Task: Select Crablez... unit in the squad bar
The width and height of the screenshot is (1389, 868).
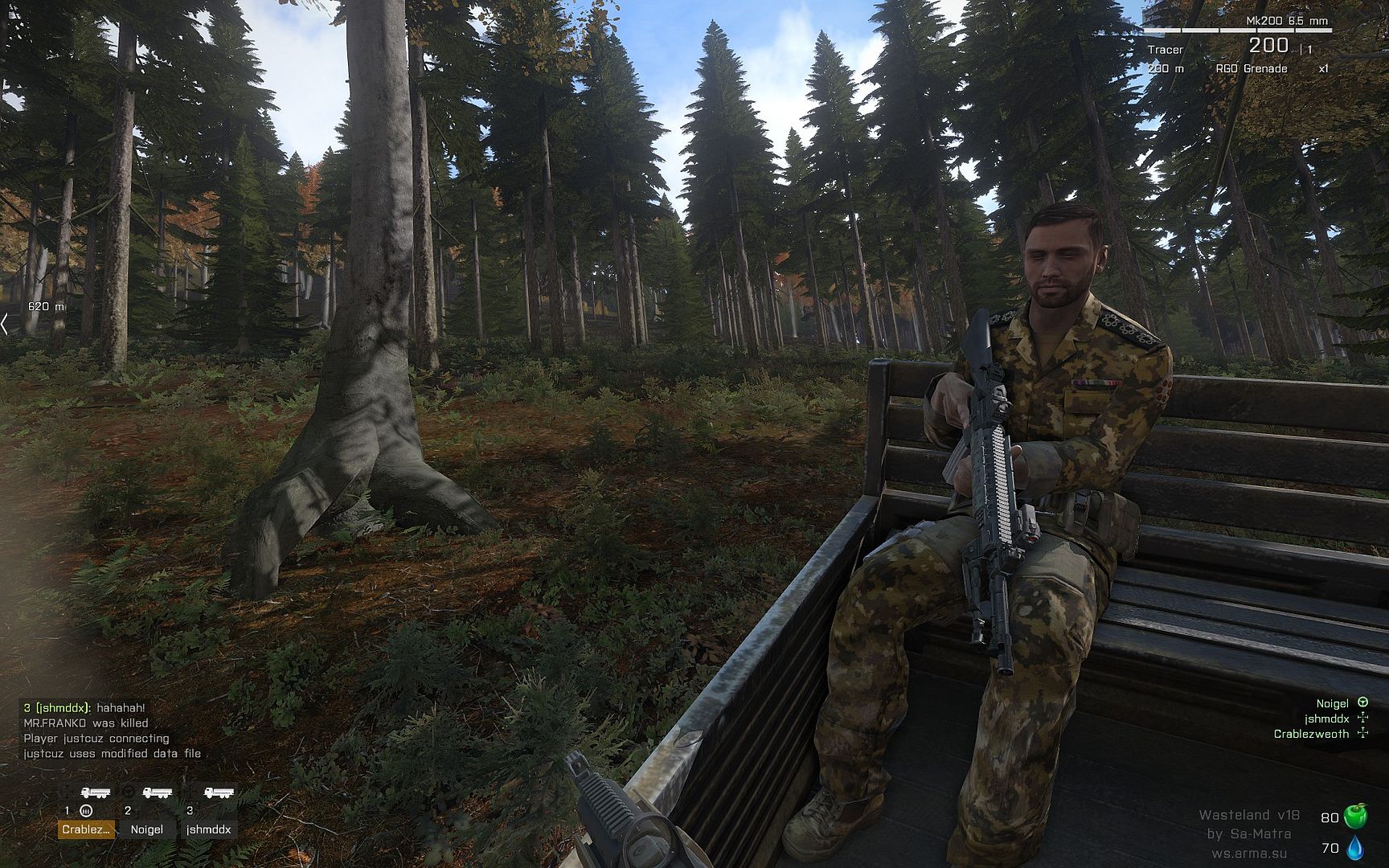Action: click(x=87, y=829)
